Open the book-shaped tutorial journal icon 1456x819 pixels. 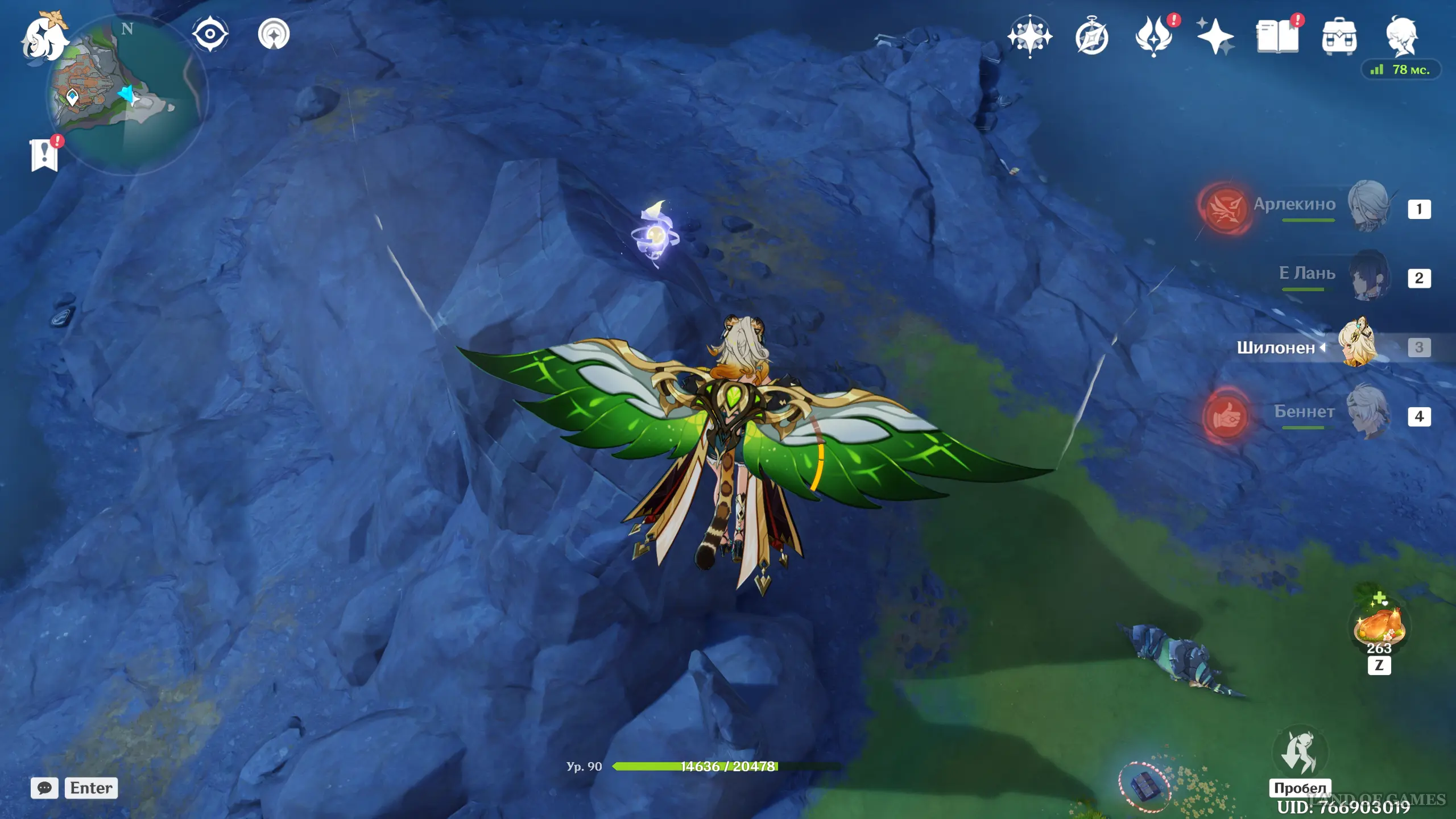click(1277, 36)
